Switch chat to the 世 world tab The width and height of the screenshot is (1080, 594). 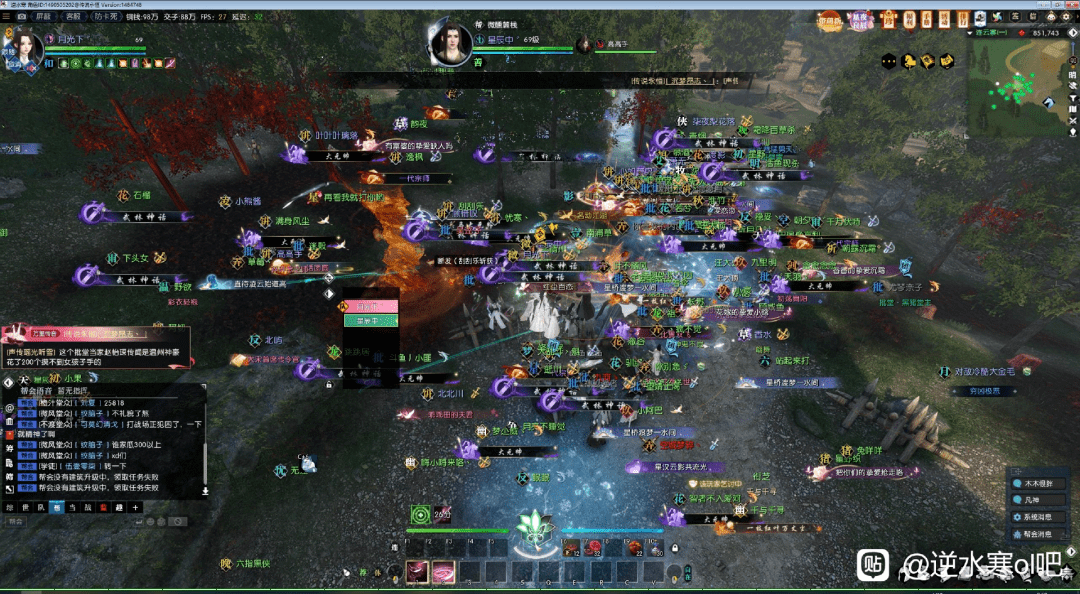[26, 508]
